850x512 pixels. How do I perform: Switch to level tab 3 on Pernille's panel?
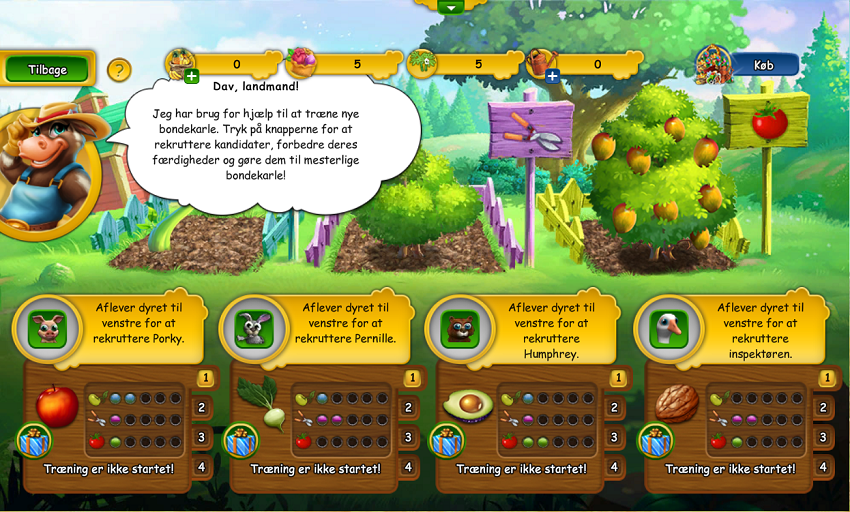coord(408,437)
